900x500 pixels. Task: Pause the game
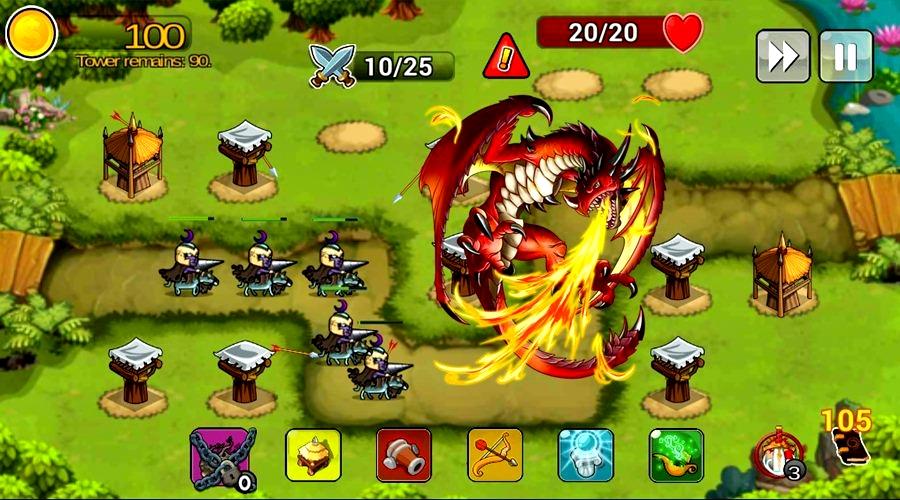845,56
